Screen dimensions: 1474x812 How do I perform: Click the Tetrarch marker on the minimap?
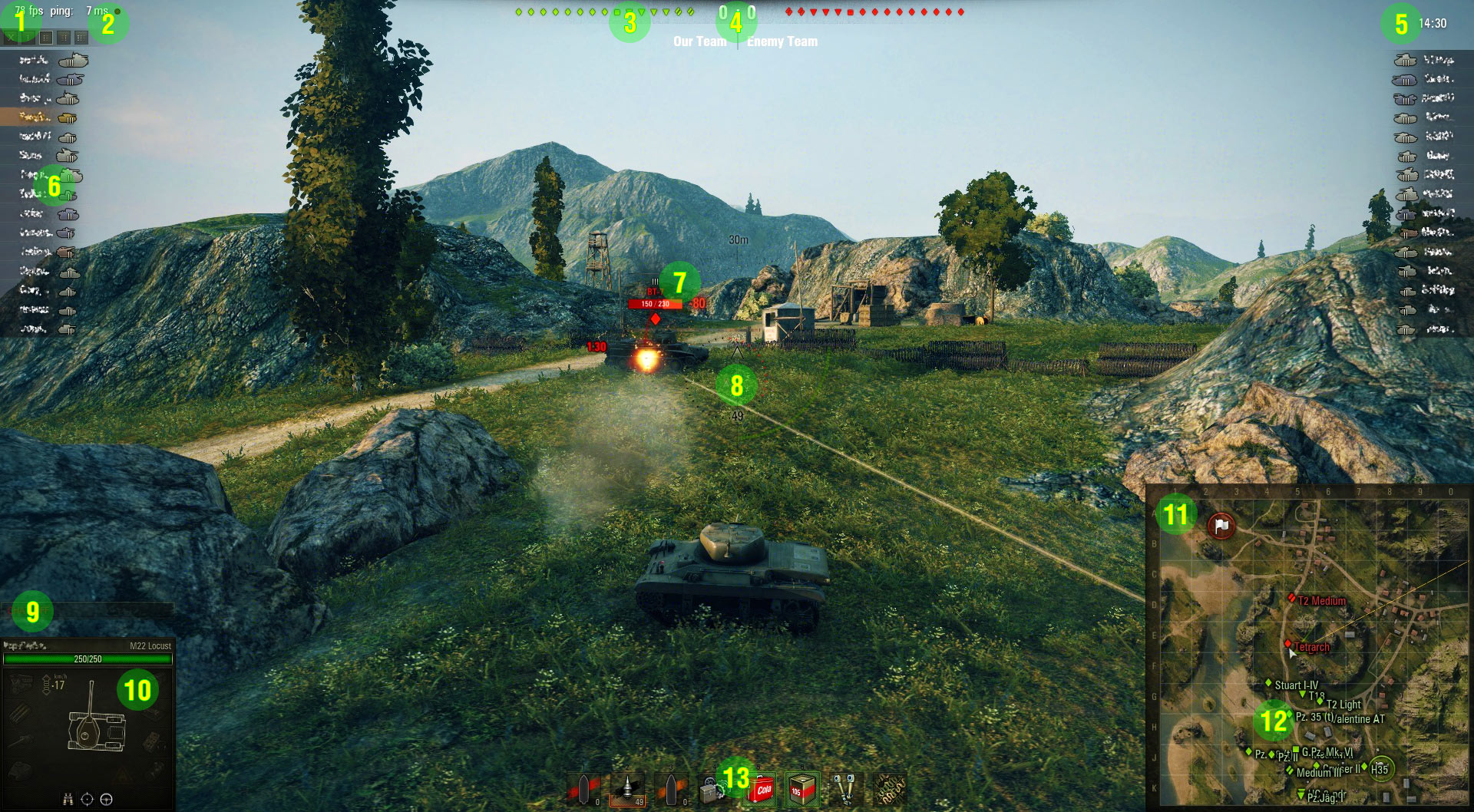(1288, 644)
